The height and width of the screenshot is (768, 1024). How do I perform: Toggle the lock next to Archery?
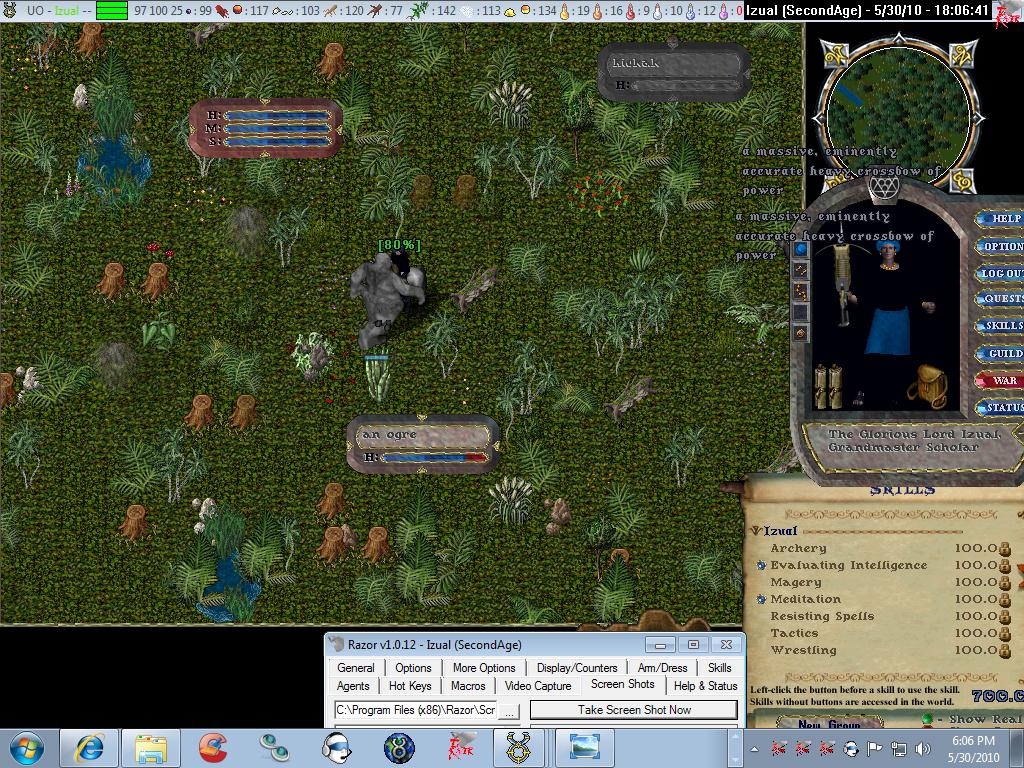pos(1005,548)
